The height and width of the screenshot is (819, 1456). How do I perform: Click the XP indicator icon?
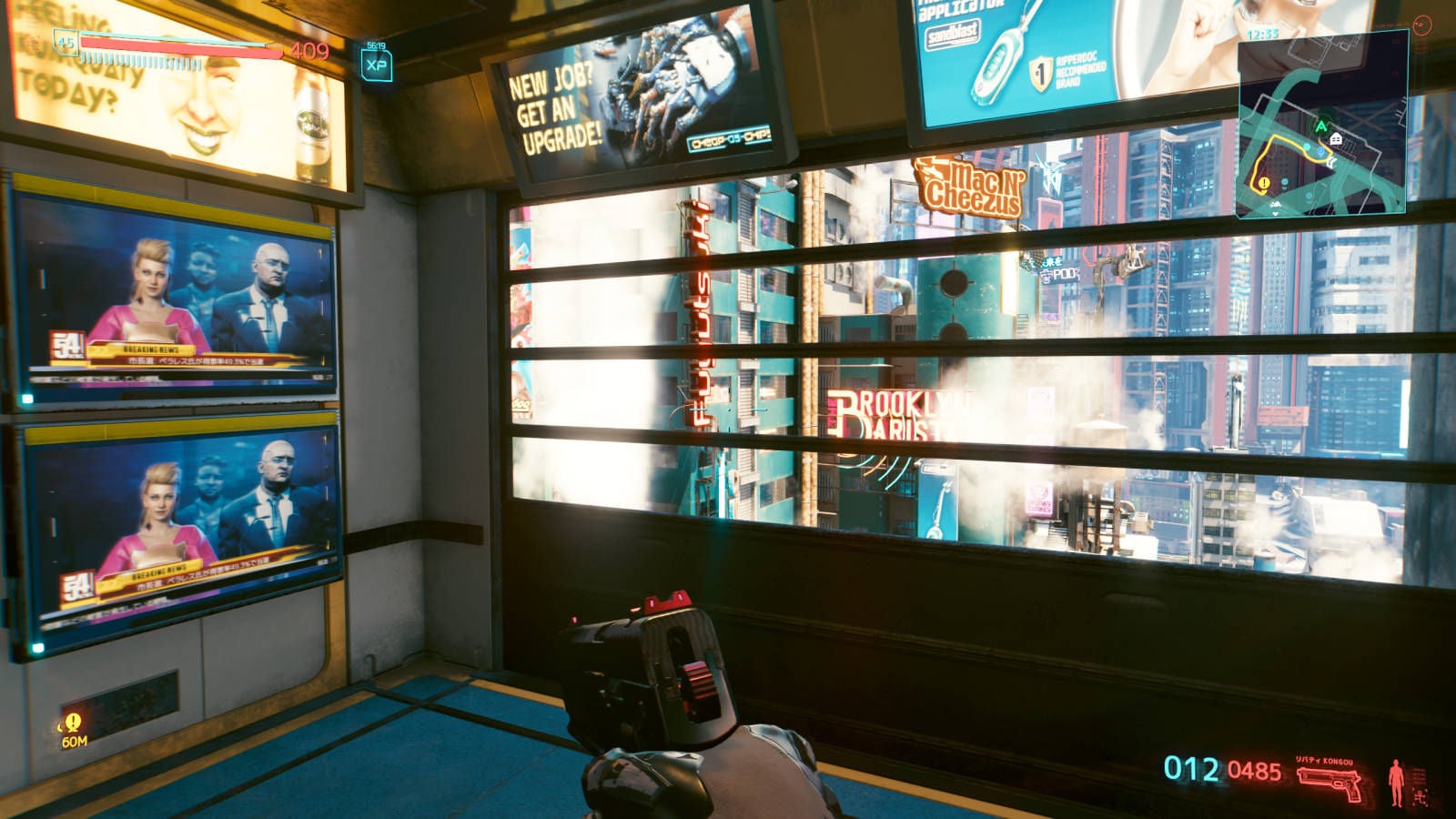point(376,65)
